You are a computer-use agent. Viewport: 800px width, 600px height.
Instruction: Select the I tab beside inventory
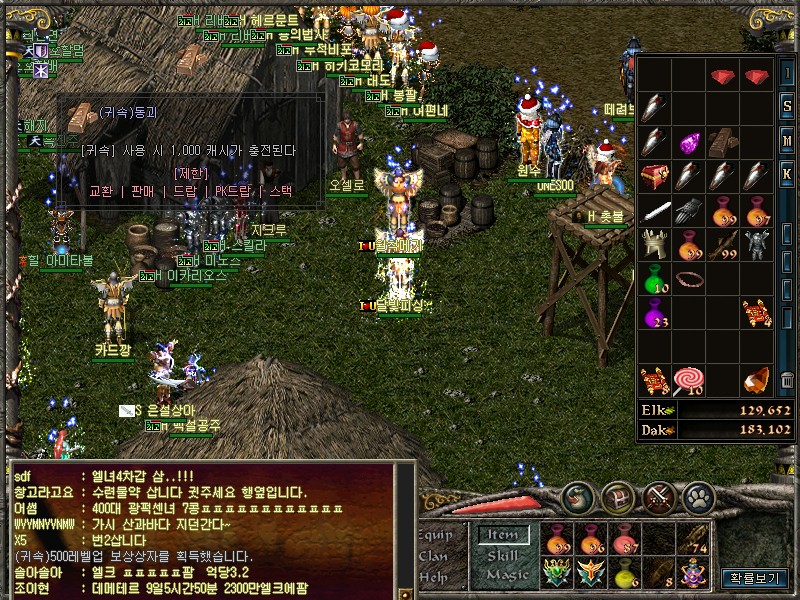(787, 73)
